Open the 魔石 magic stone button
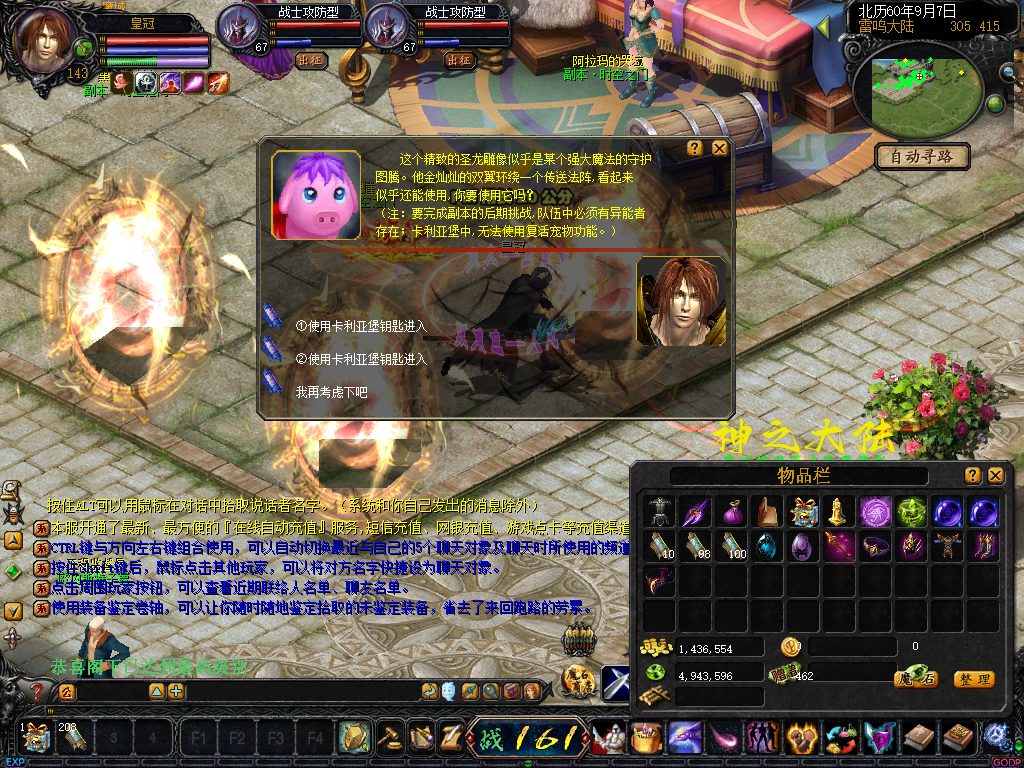 915,679
